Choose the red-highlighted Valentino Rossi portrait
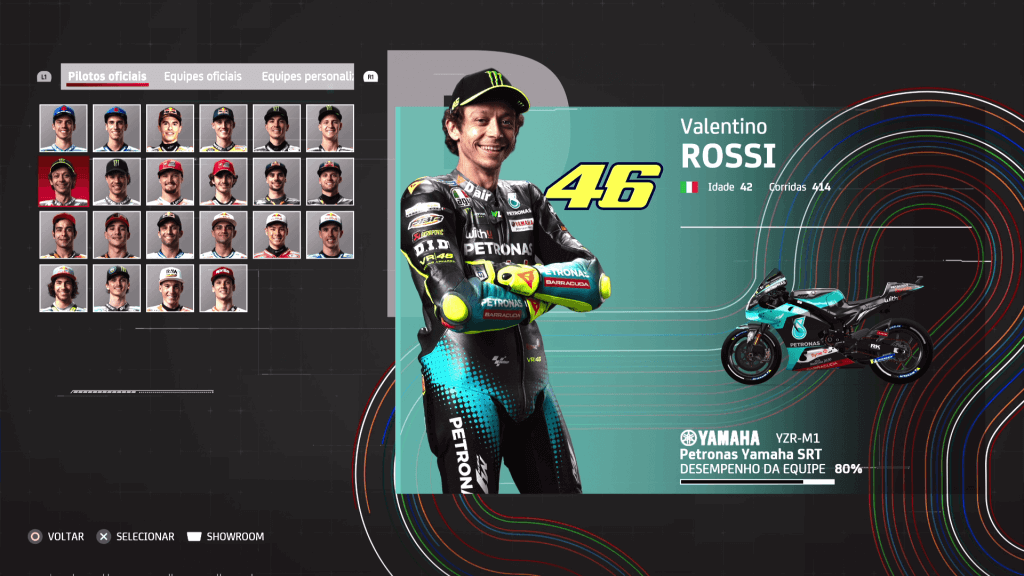Screen dimensions: 1024x576 click(x=64, y=181)
